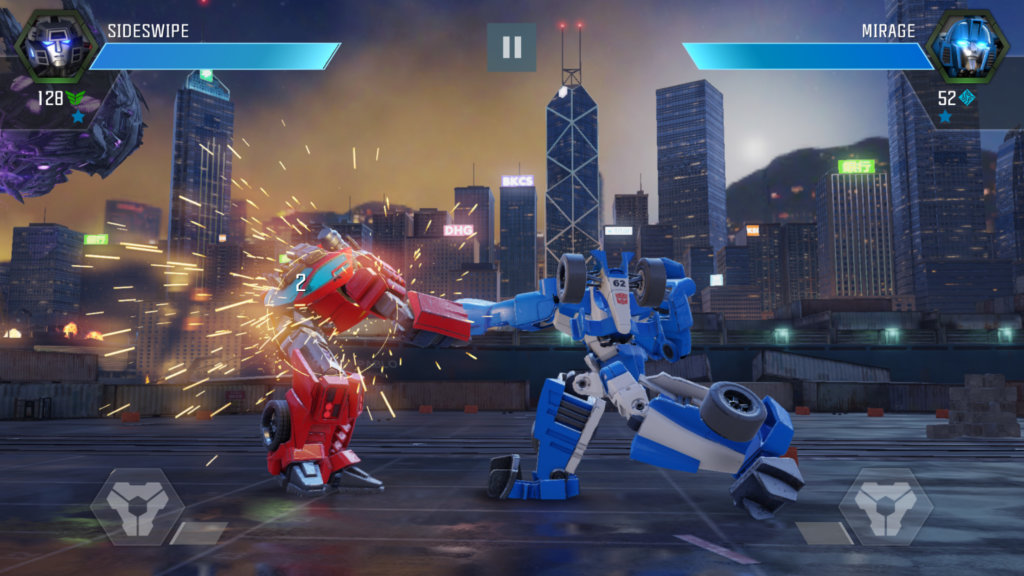Tap Sideswipe's portrait icon
Viewport: 1024px width, 576px height.
[x=55, y=45]
